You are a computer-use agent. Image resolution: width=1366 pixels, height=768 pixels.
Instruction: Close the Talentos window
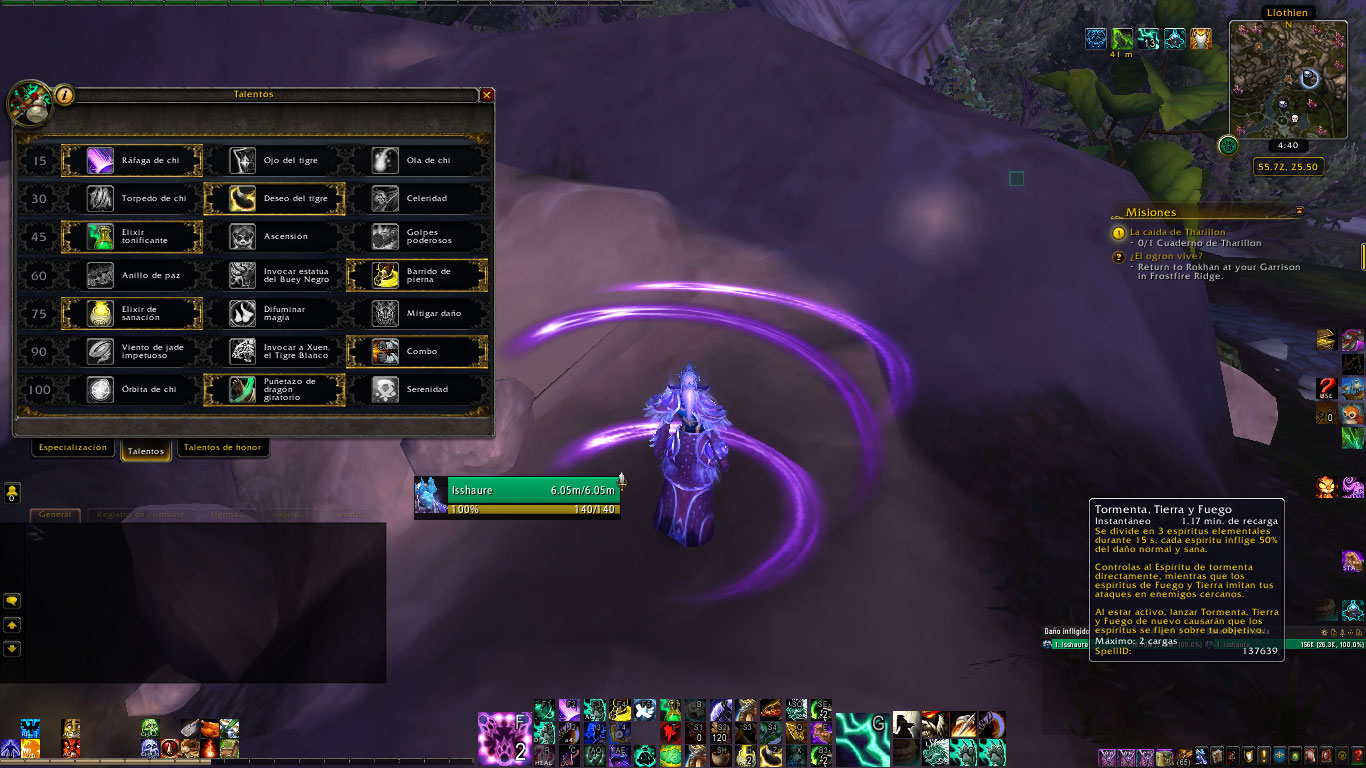point(487,95)
